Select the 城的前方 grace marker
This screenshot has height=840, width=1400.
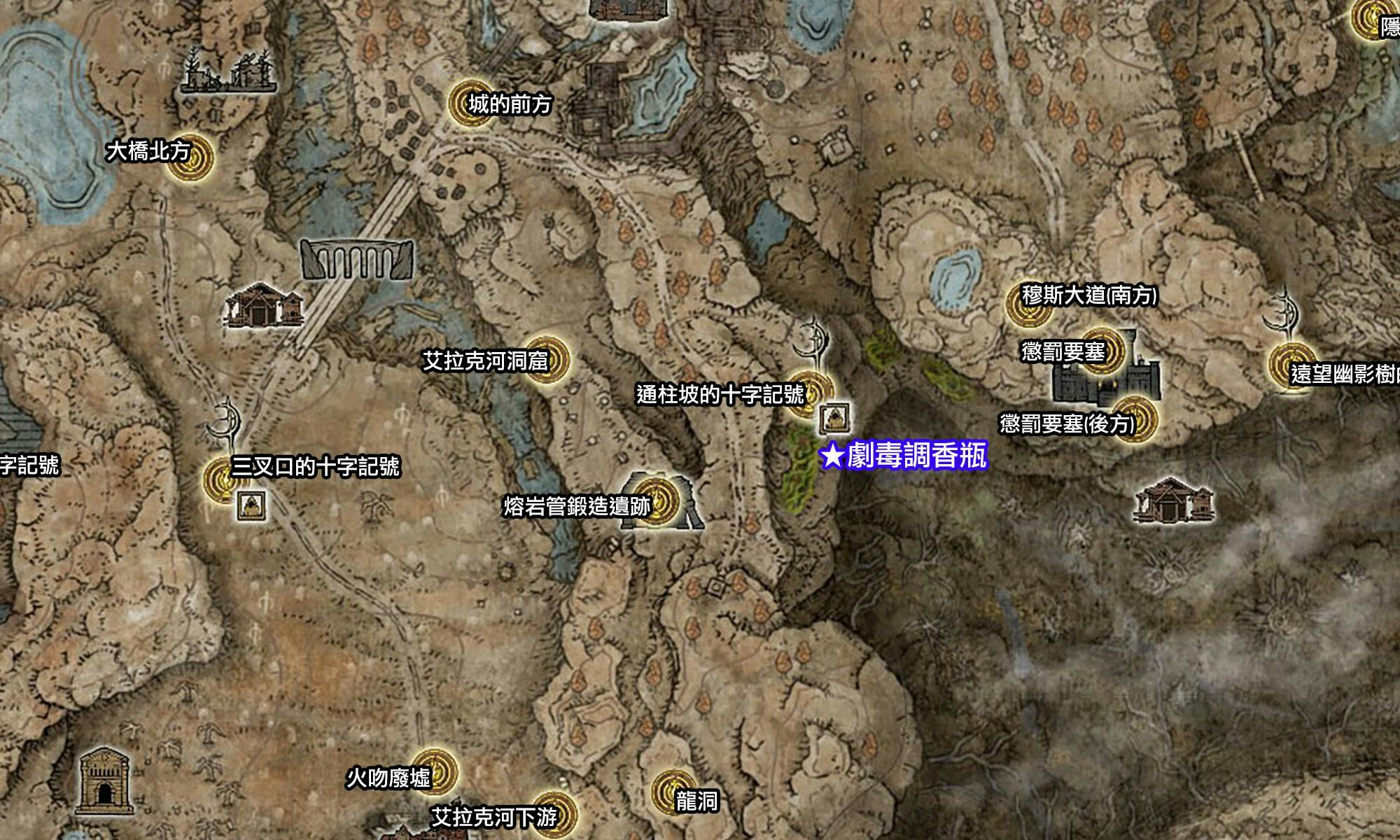pyautogui.click(x=470, y=103)
